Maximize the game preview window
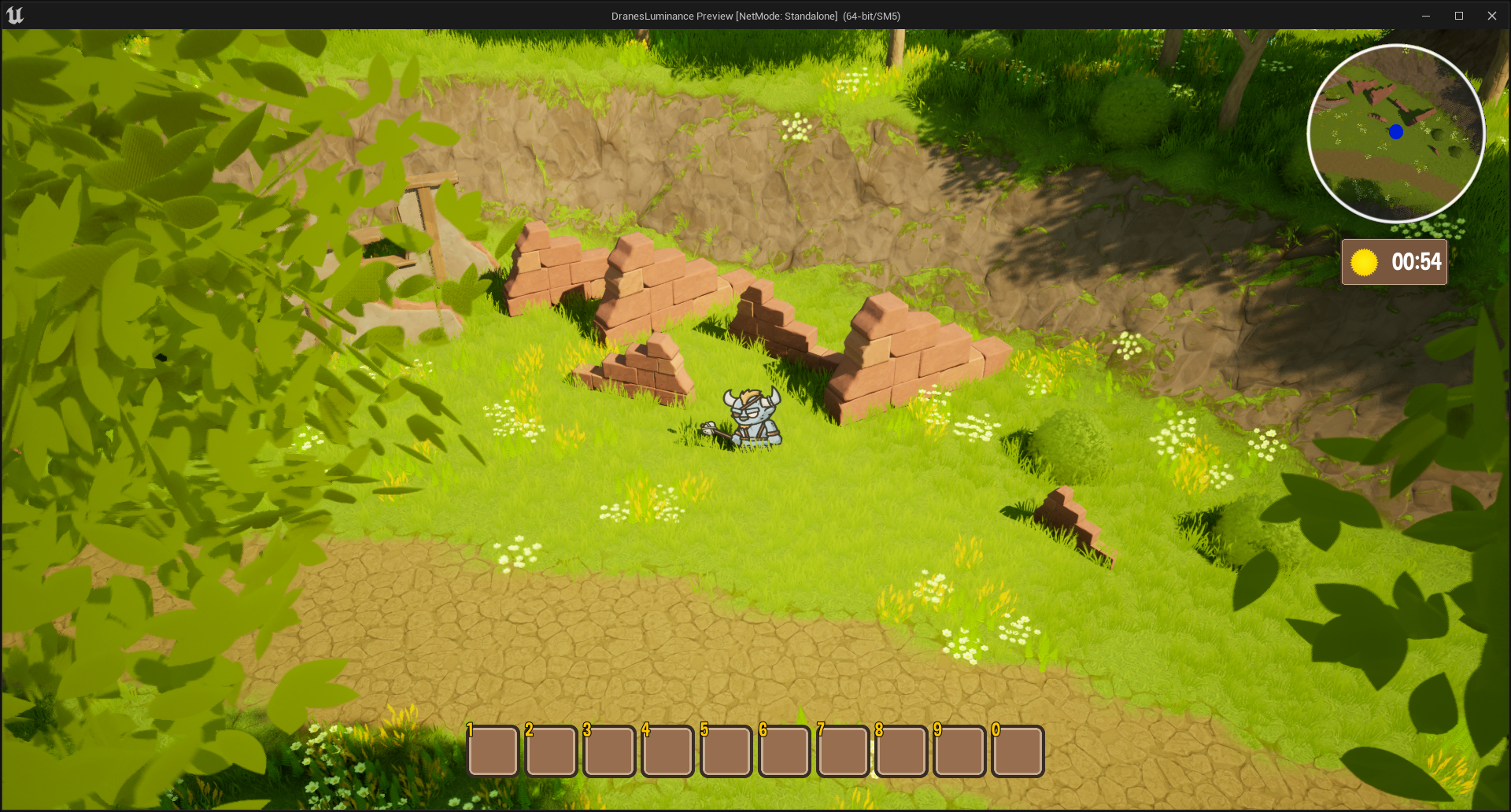Image resolution: width=1511 pixels, height=812 pixels. [x=1458, y=16]
